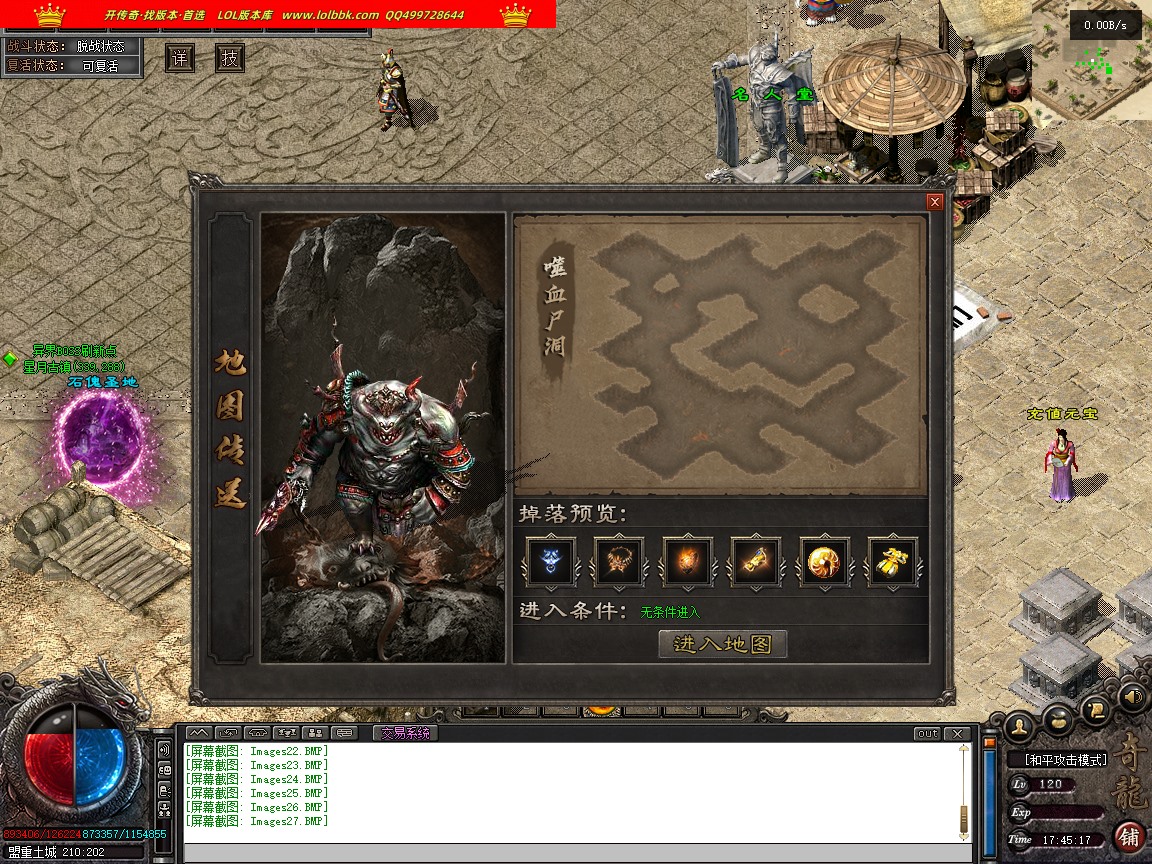Select the blue glowing mask drop item
Viewport: 1152px width, 864px height.
pos(550,562)
